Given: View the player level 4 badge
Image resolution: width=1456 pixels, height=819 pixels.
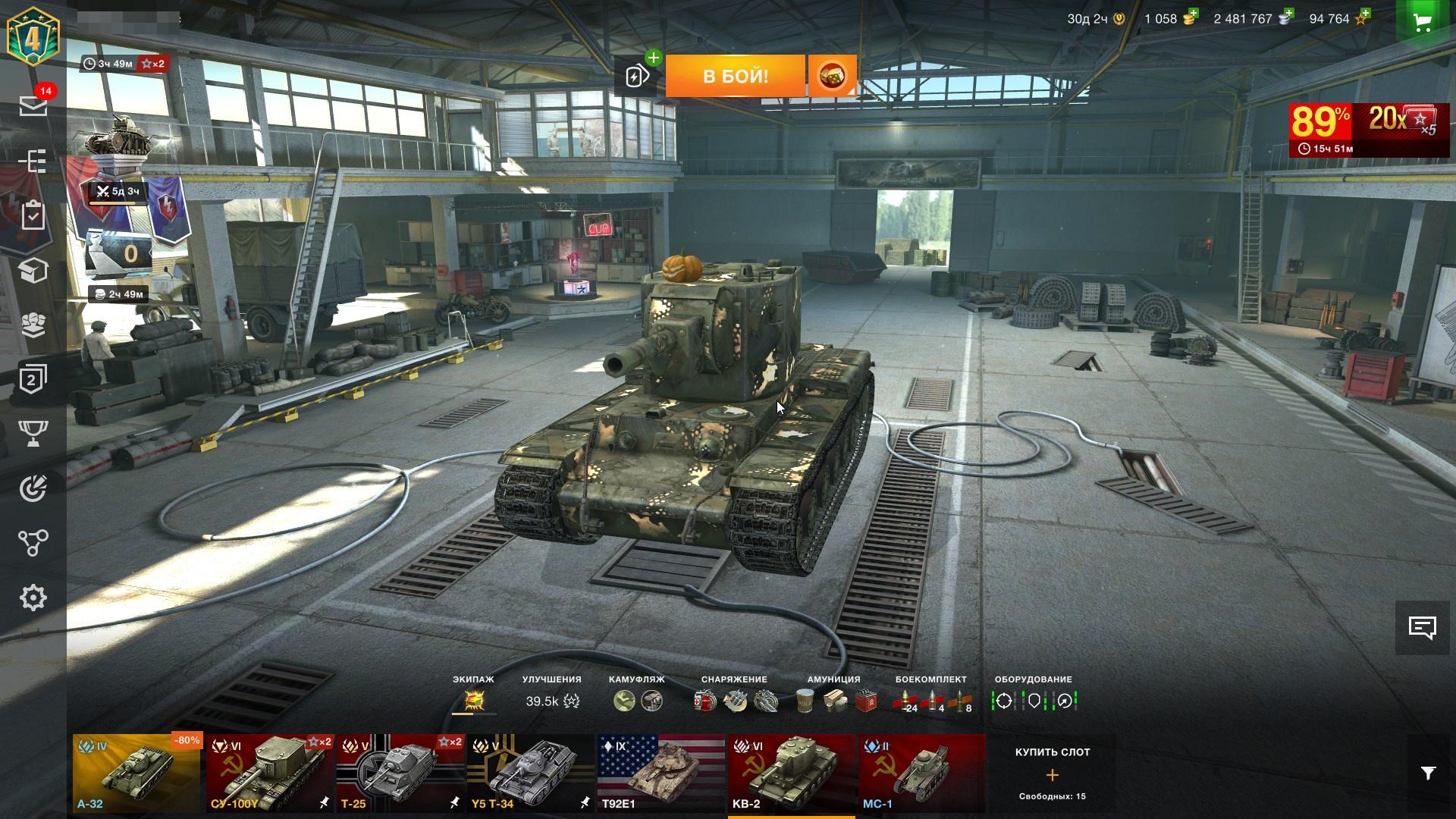Looking at the screenshot, I should click(33, 36).
